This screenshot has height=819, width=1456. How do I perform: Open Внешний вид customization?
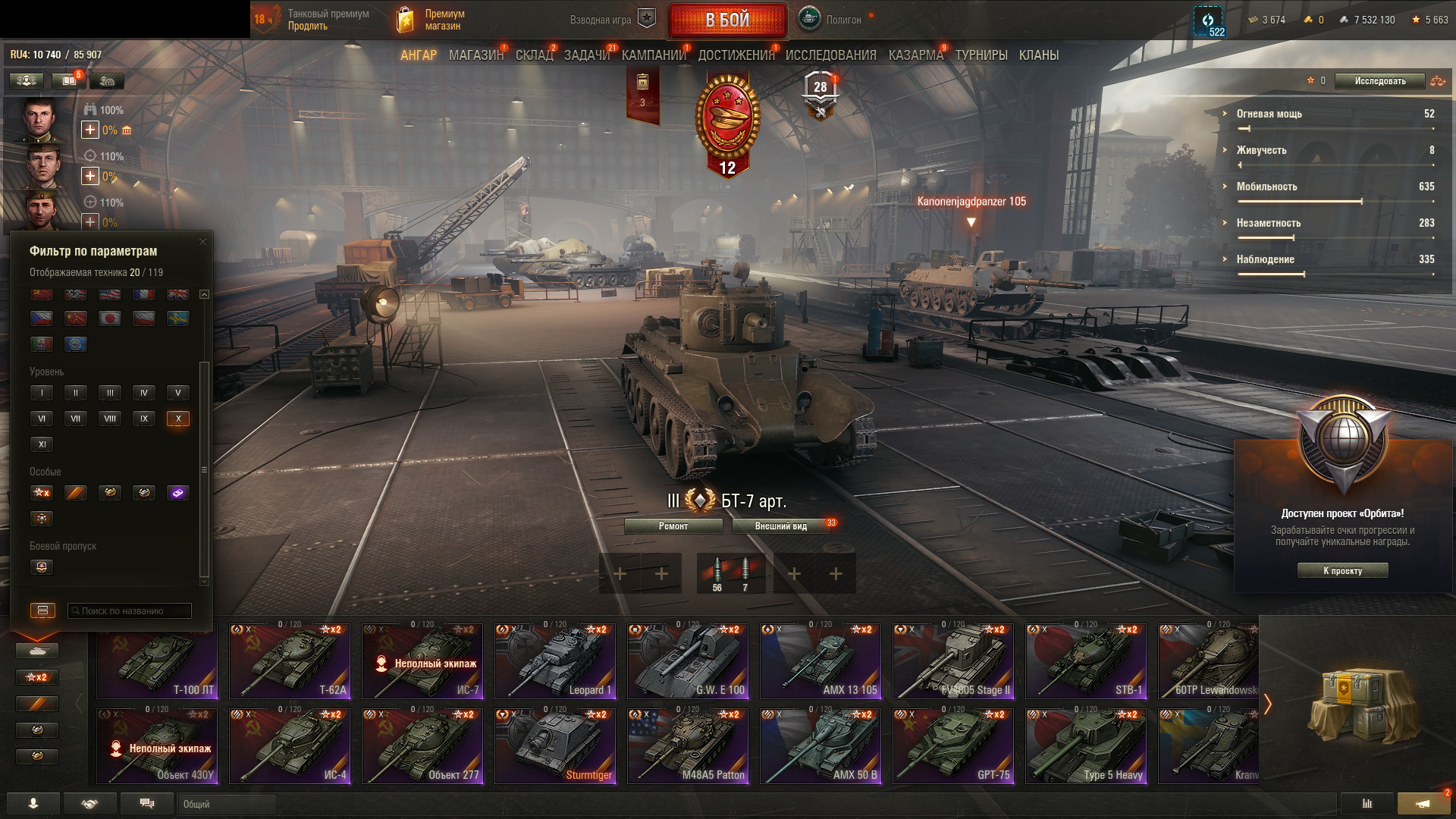click(780, 526)
